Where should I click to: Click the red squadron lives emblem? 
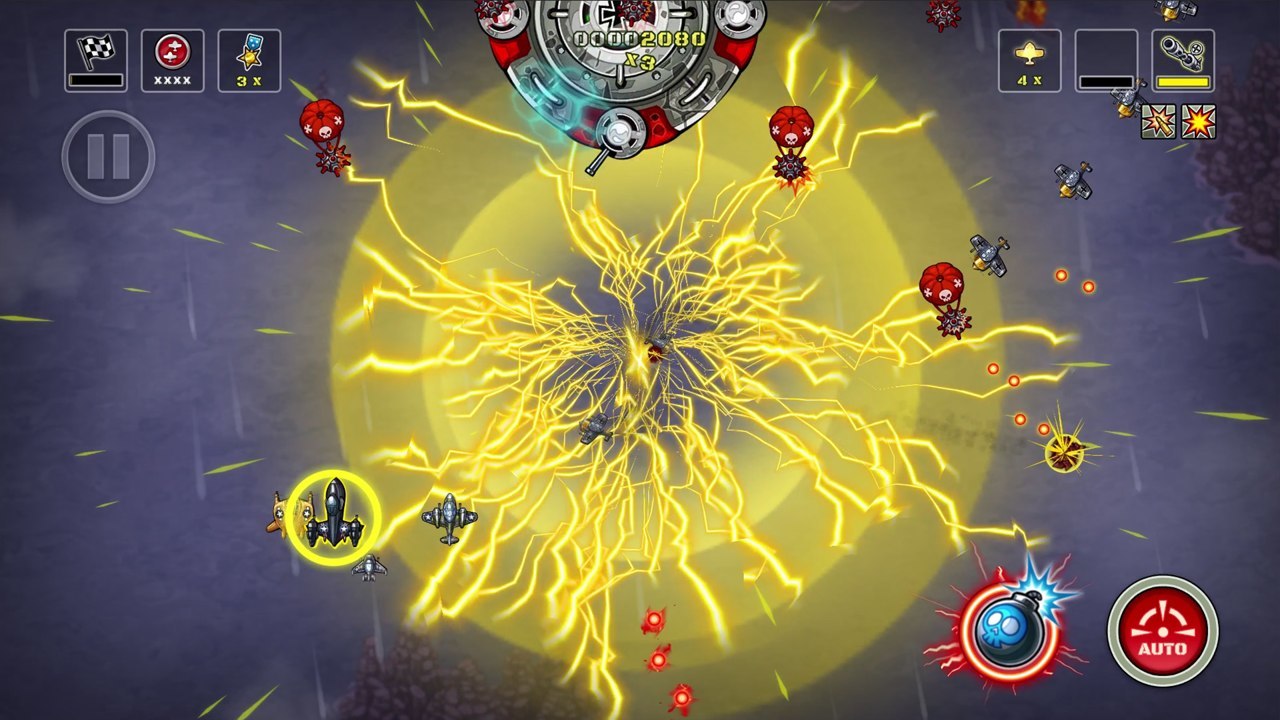click(172, 52)
